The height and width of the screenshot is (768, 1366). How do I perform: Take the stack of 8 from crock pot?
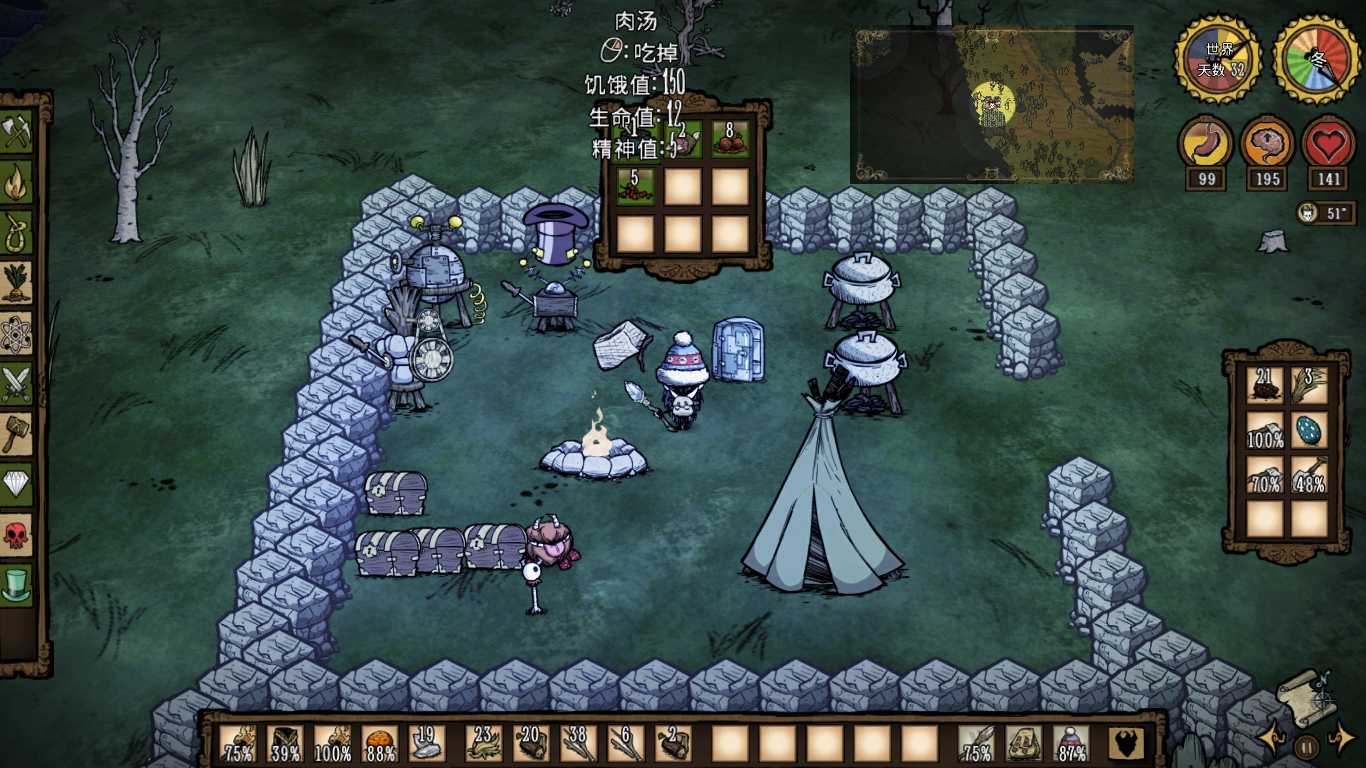coord(730,138)
